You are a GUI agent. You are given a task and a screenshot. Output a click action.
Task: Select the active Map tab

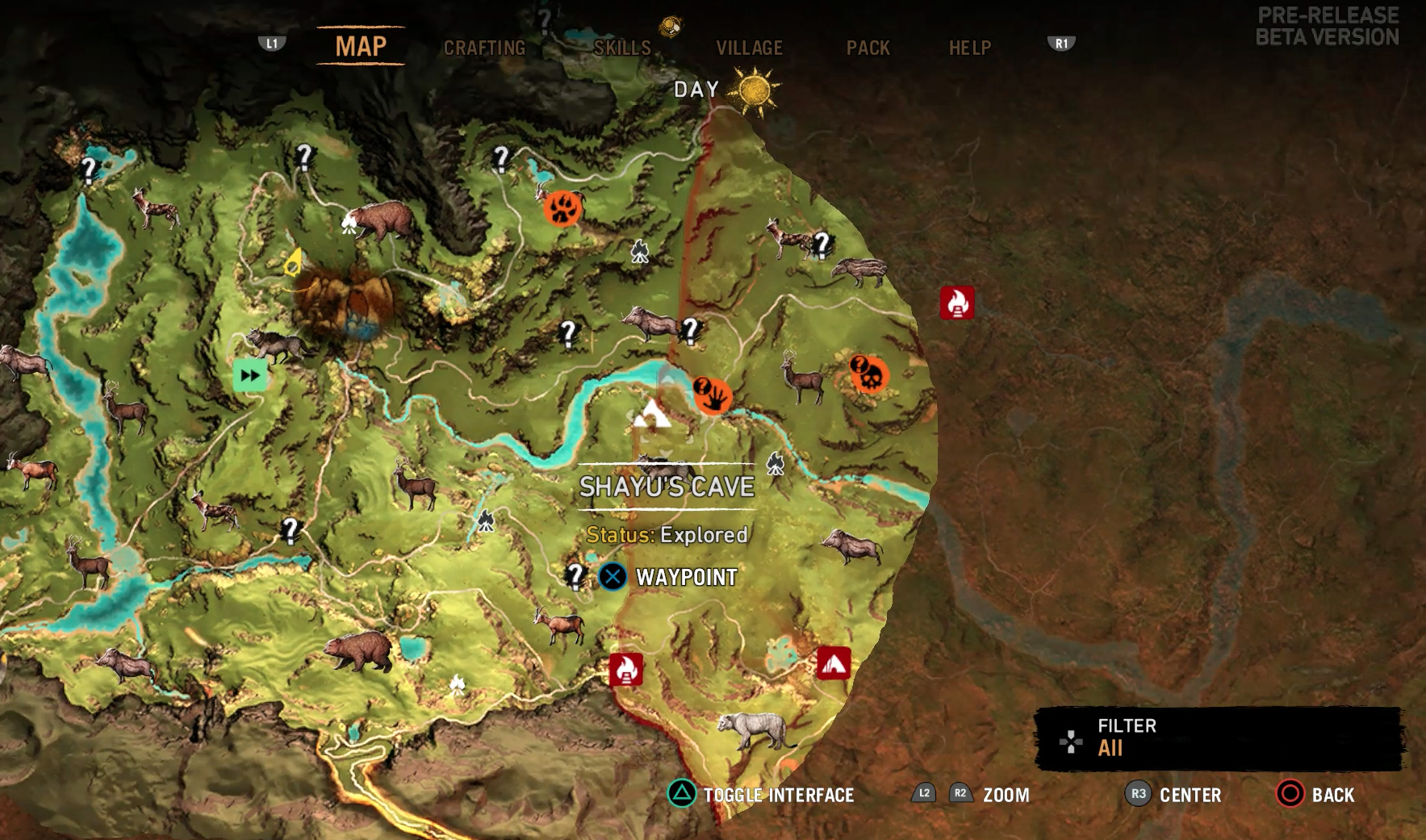click(361, 47)
